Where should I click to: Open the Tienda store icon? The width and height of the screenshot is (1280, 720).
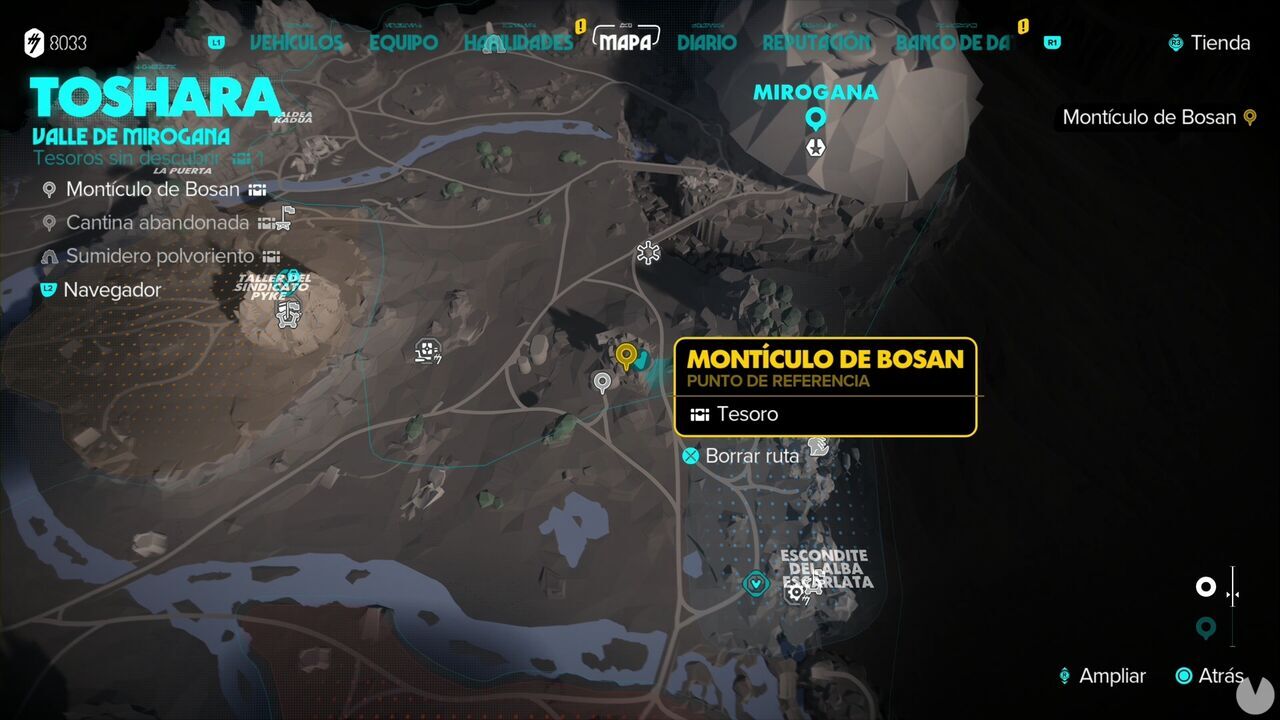[1174, 43]
